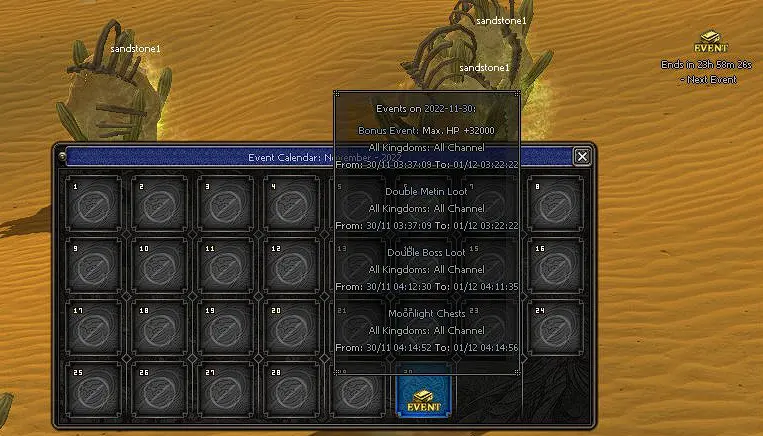Select day 8 in the calendar

point(556,204)
